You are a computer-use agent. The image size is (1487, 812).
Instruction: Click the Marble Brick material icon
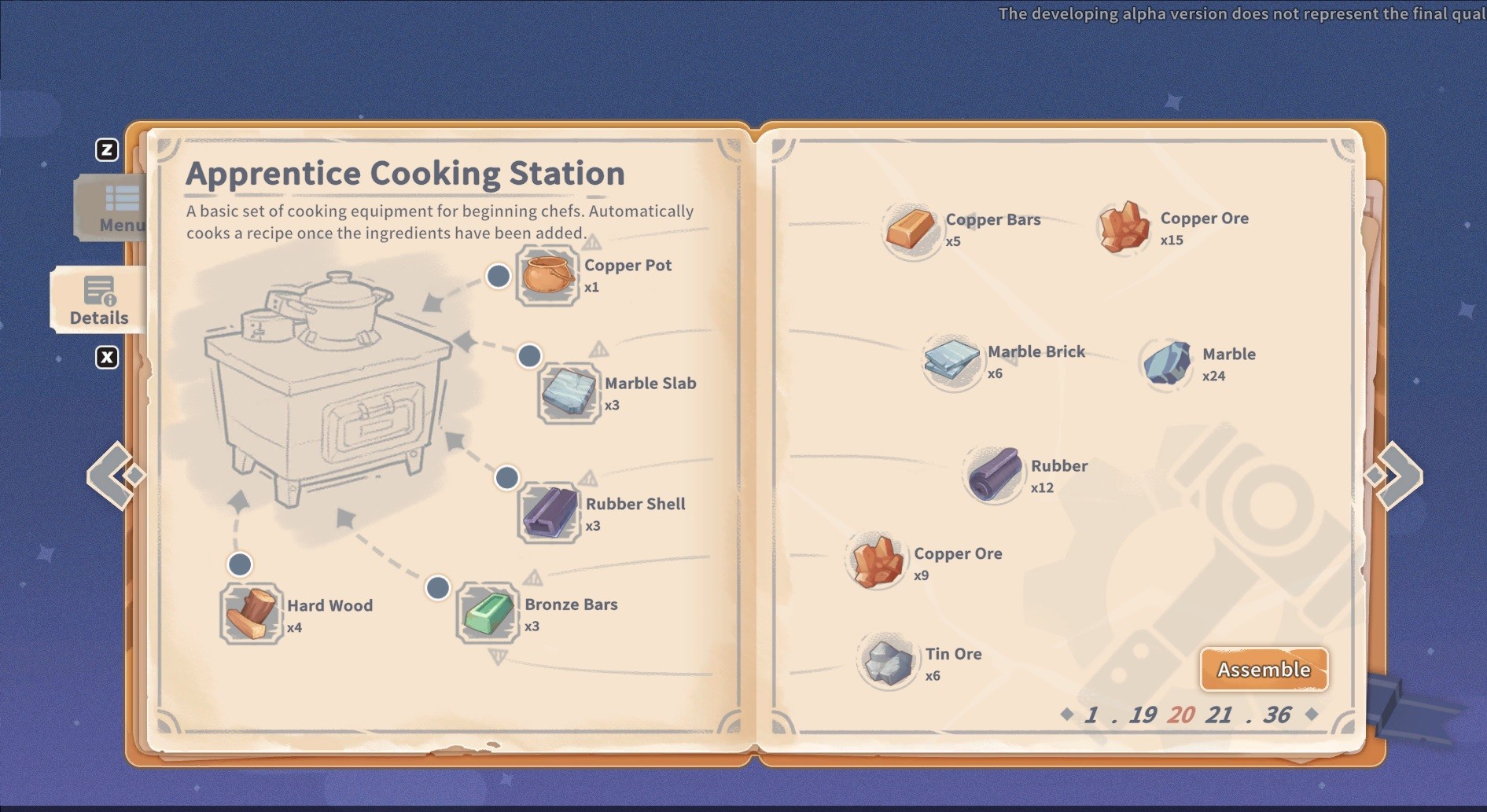coord(952,361)
